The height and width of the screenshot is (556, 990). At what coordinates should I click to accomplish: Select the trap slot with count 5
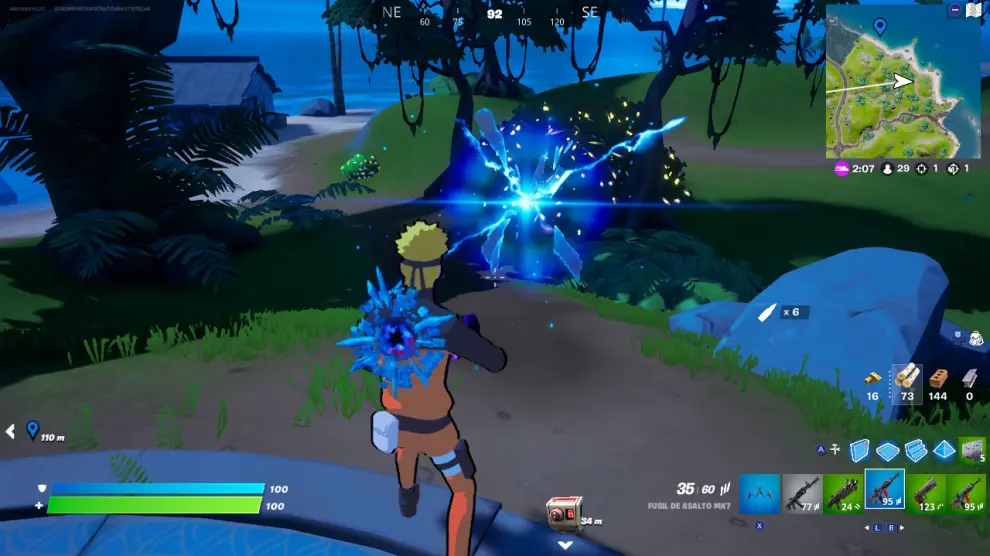[x=972, y=451]
